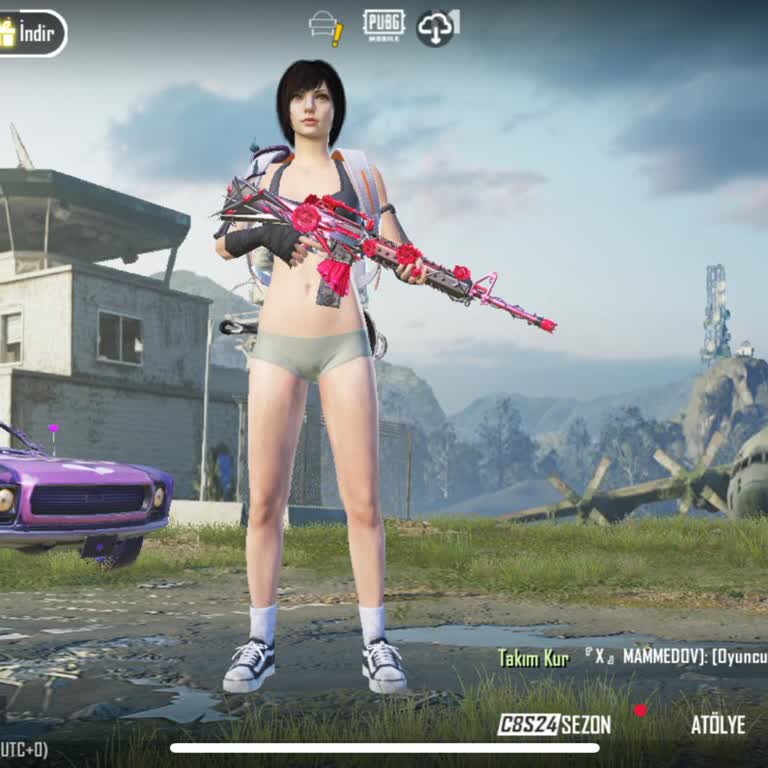768x768 pixels.
Task: Open the C8S24 Sezon menu
Action: (x=555, y=724)
